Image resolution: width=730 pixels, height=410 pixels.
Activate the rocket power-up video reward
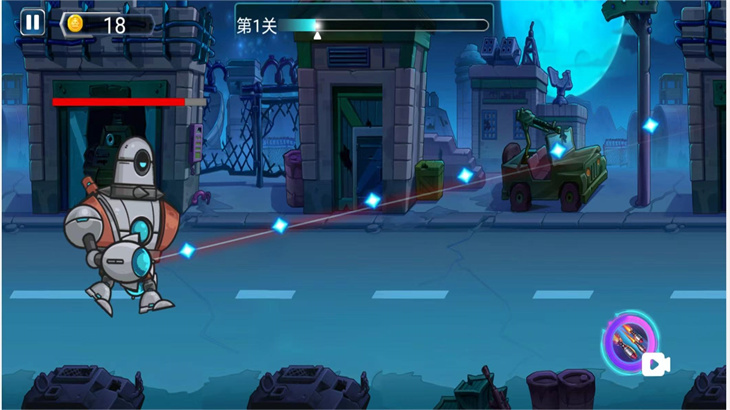pyautogui.click(x=632, y=345)
